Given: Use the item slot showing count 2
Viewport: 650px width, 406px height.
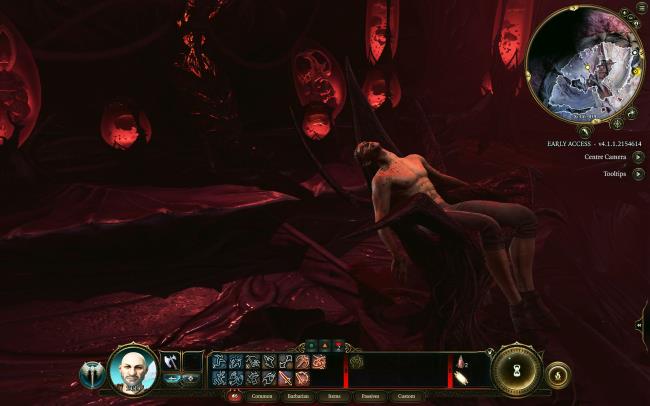Looking at the screenshot, I should tap(464, 362).
